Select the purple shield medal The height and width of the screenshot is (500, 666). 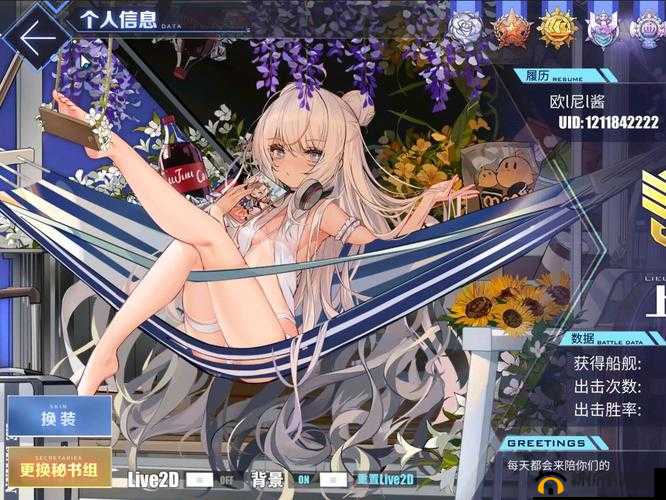(602, 28)
